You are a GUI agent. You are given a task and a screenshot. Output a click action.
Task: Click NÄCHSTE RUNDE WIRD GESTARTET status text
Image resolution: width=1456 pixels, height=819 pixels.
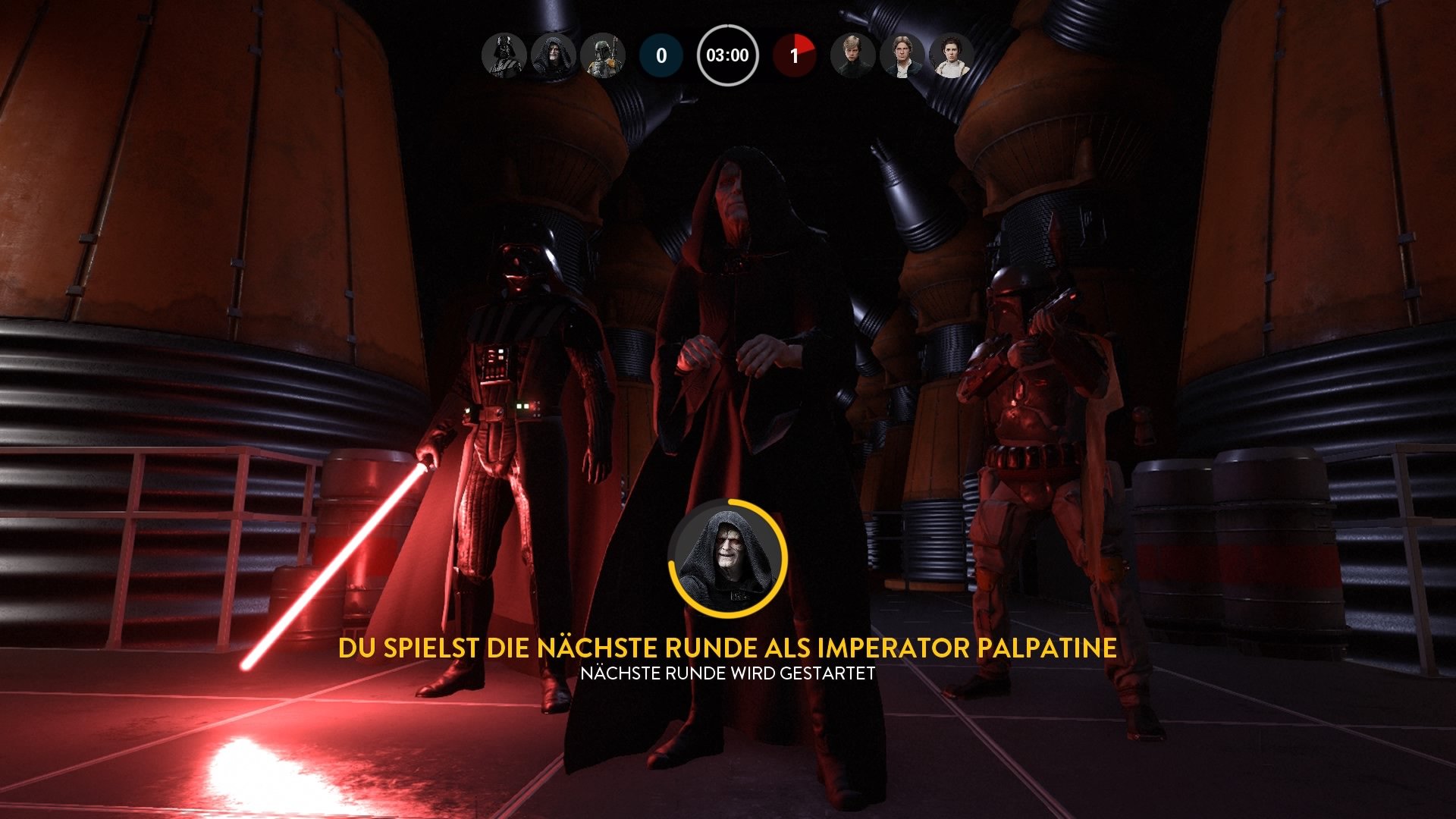point(728,672)
